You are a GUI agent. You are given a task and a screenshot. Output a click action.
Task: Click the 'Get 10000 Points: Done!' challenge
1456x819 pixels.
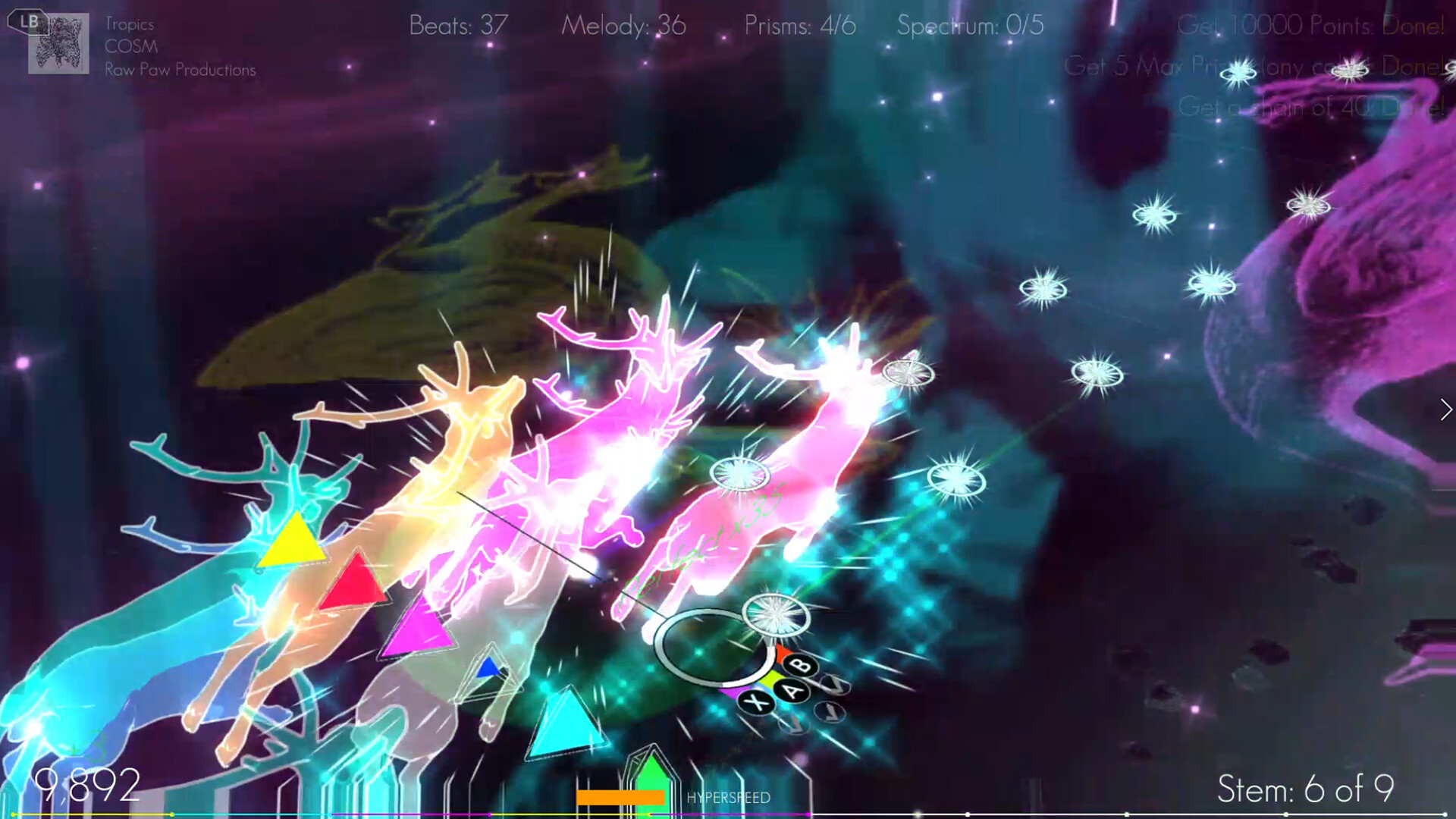click(x=1312, y=26)
